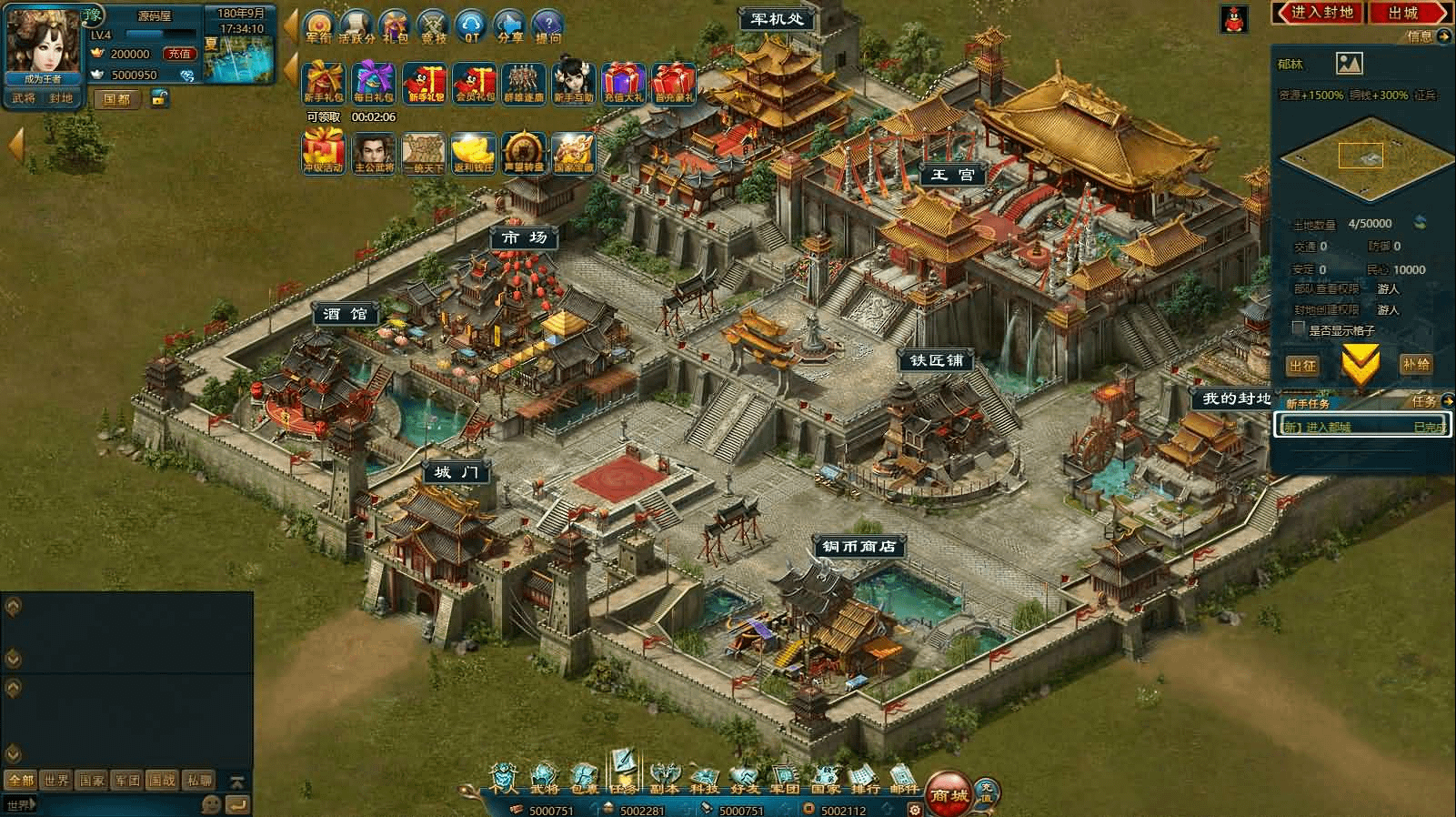The height and width of the screenshot is (817, 1456).
Task: Open the 竞技 arena icon
Action: (434, 26)
